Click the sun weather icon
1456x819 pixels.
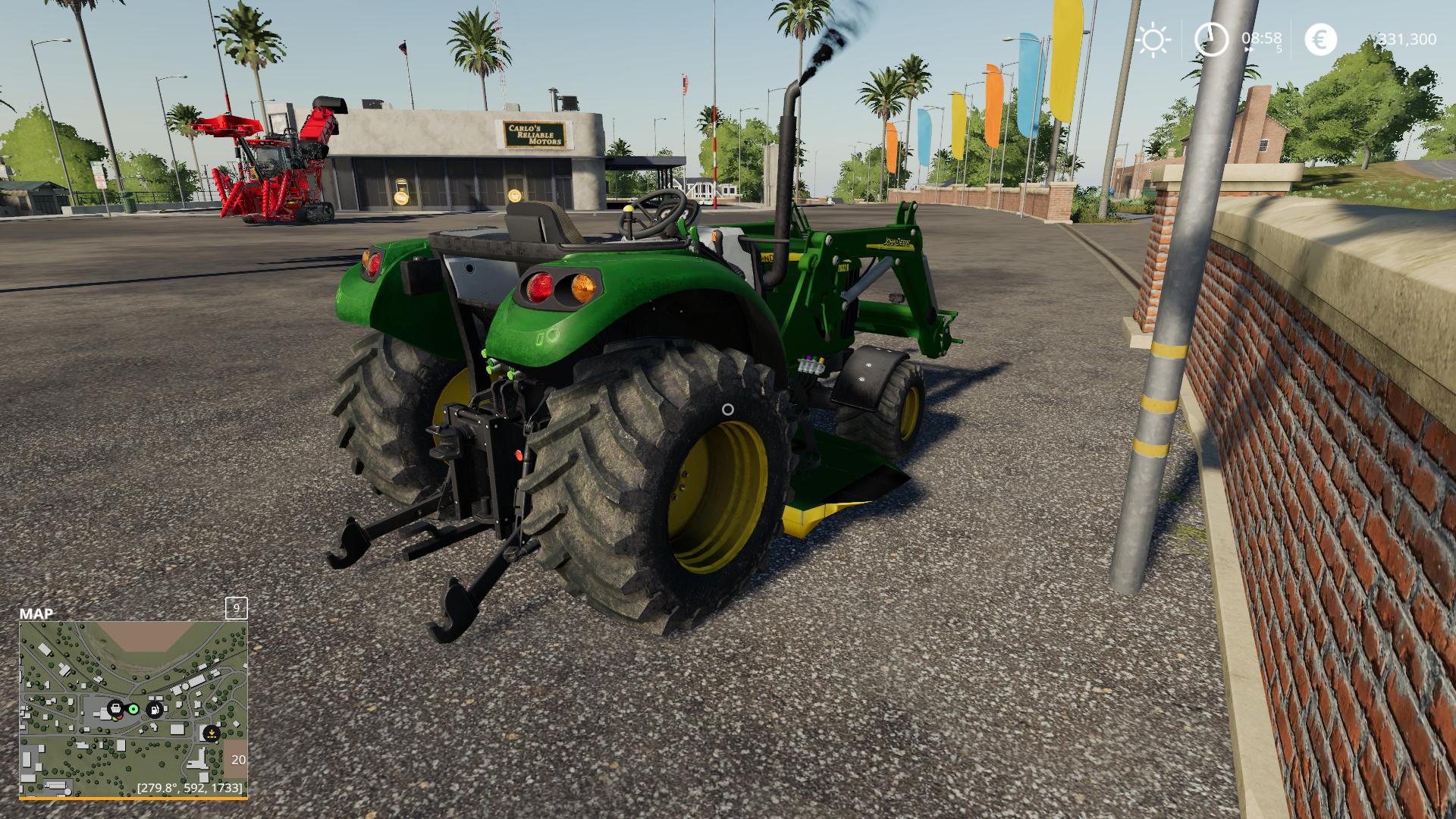pyautogui.click(x=1153, y=39)
